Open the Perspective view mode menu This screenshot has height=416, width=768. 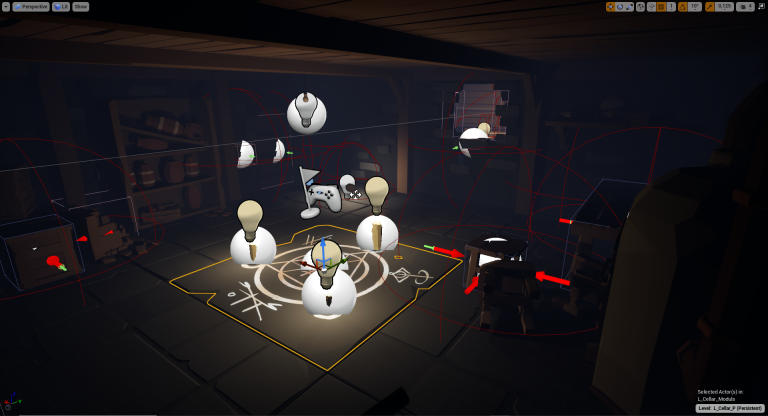29,6
